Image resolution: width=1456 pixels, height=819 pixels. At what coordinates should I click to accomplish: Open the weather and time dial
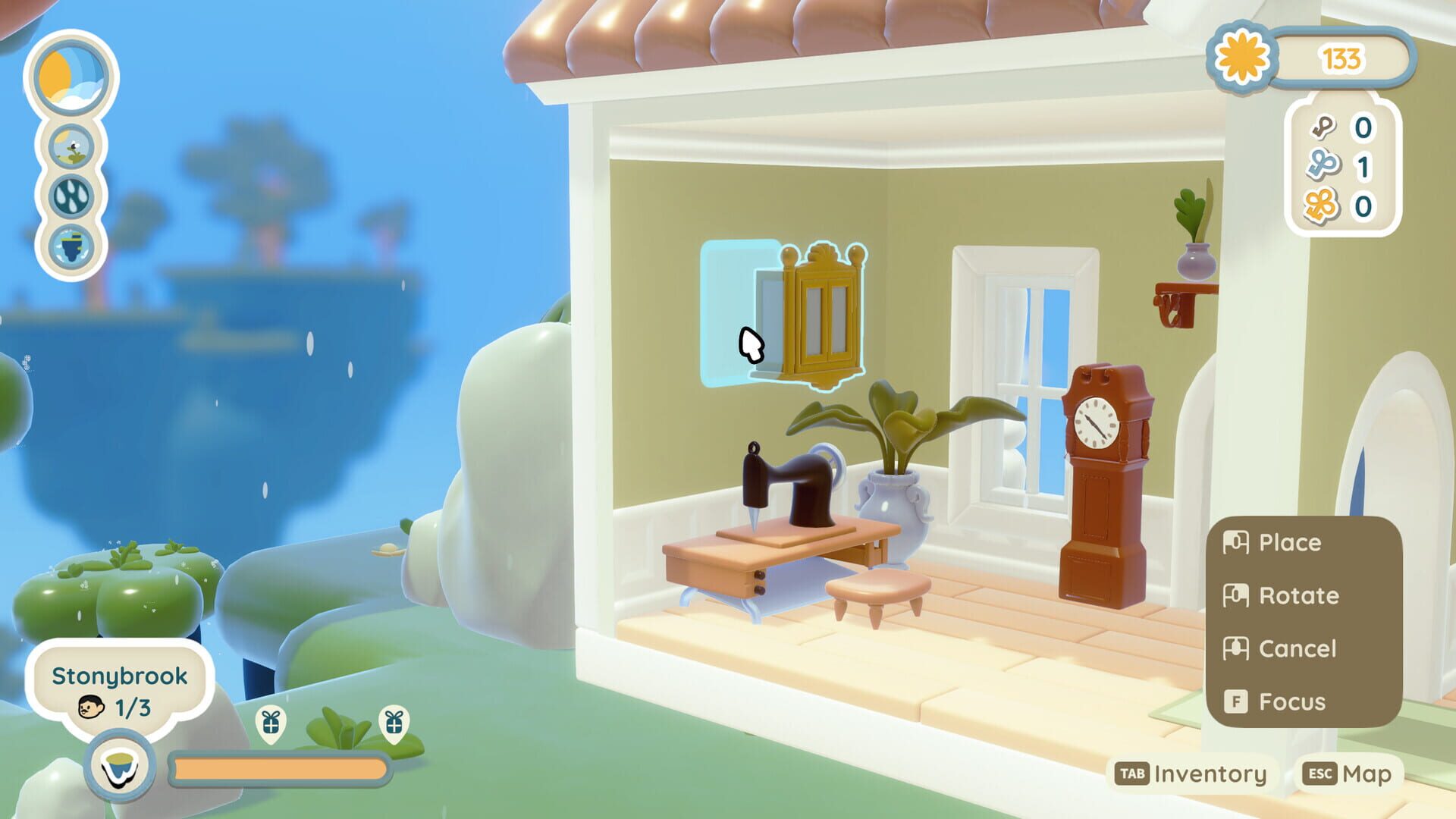tap(71, 77)
